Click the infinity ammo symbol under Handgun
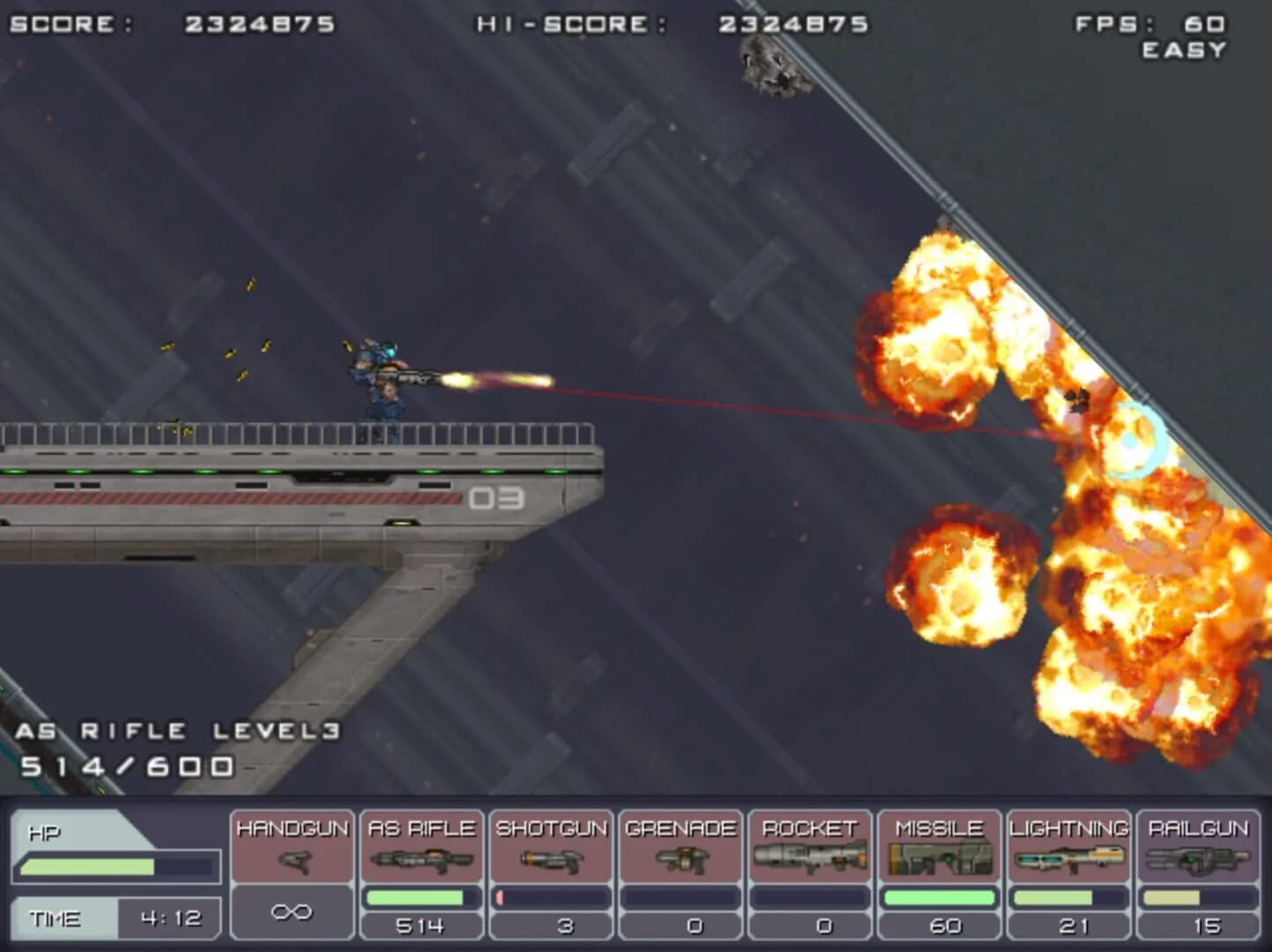Screen dimensions: 1272x952 pyautogui.click(x=293, y=919)
